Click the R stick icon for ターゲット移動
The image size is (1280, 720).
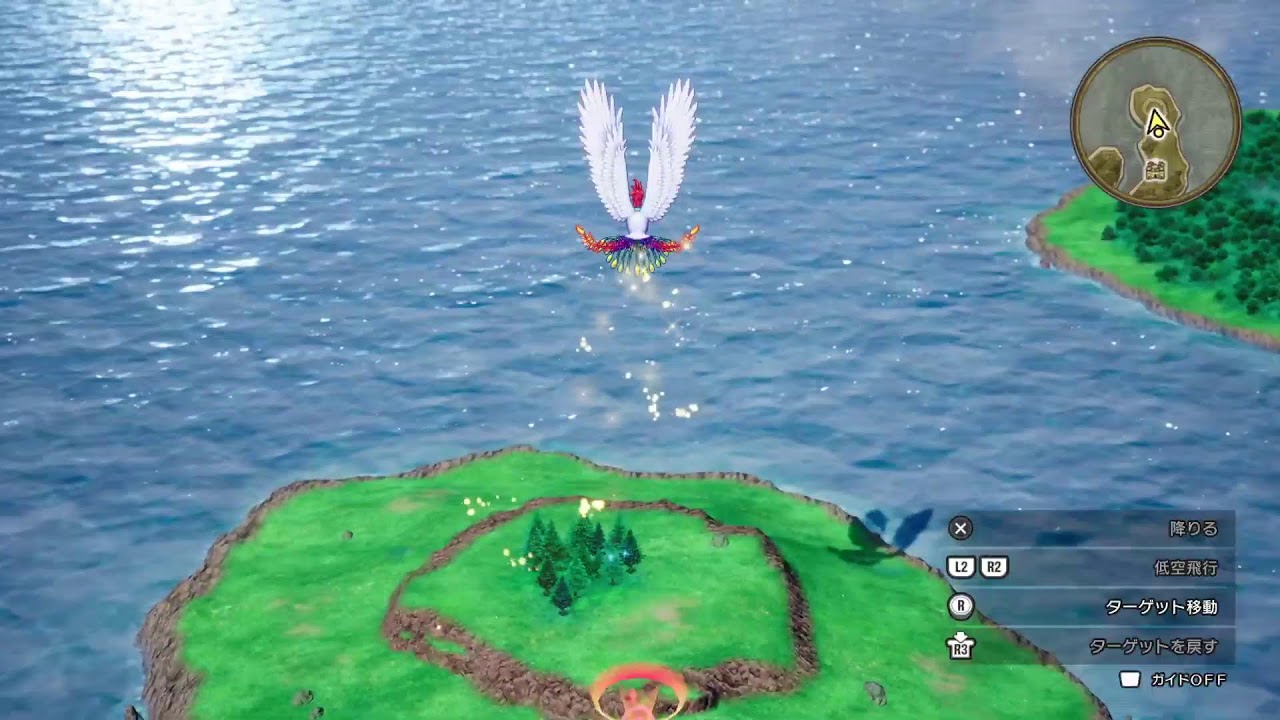[959, 605]
